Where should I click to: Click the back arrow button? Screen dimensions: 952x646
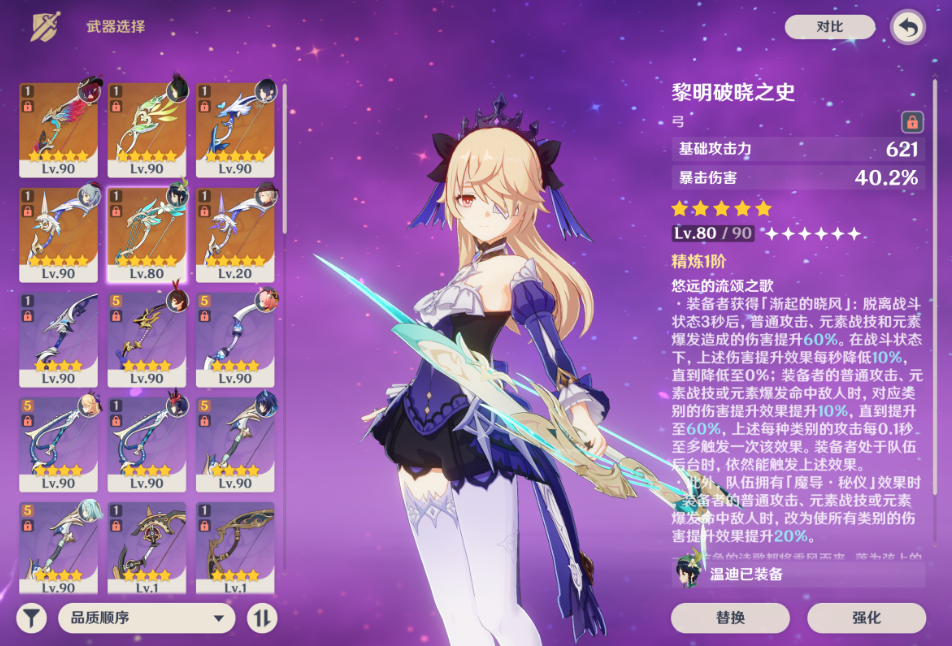[907, 27]
